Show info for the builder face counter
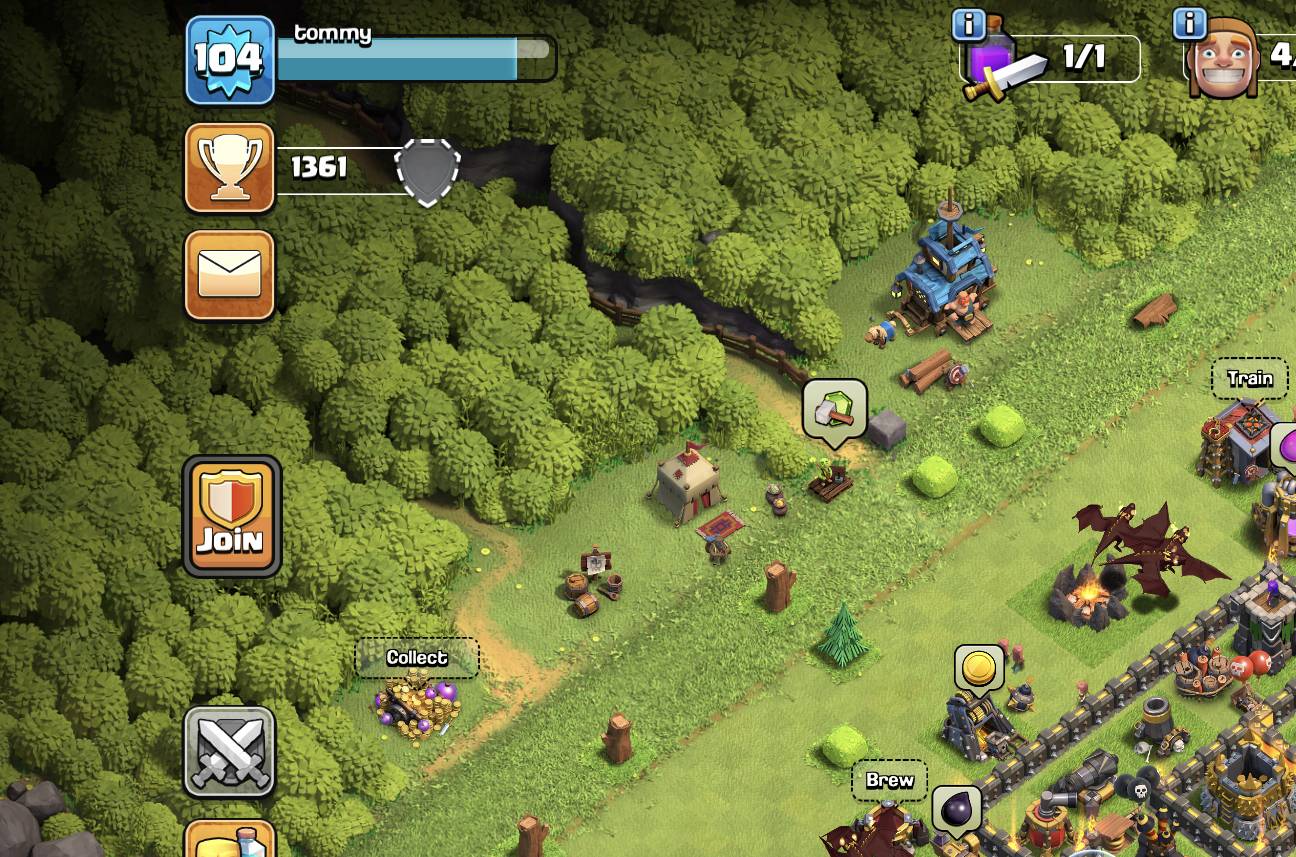Screen dimensions: 1296x857 point(1189,23)
